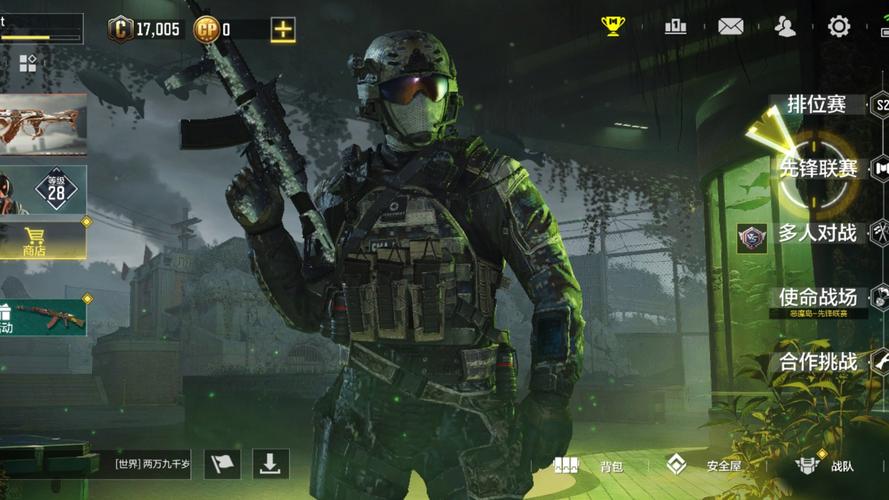Choose the 先锋联赛 league mode

click(x=818, y=168)
